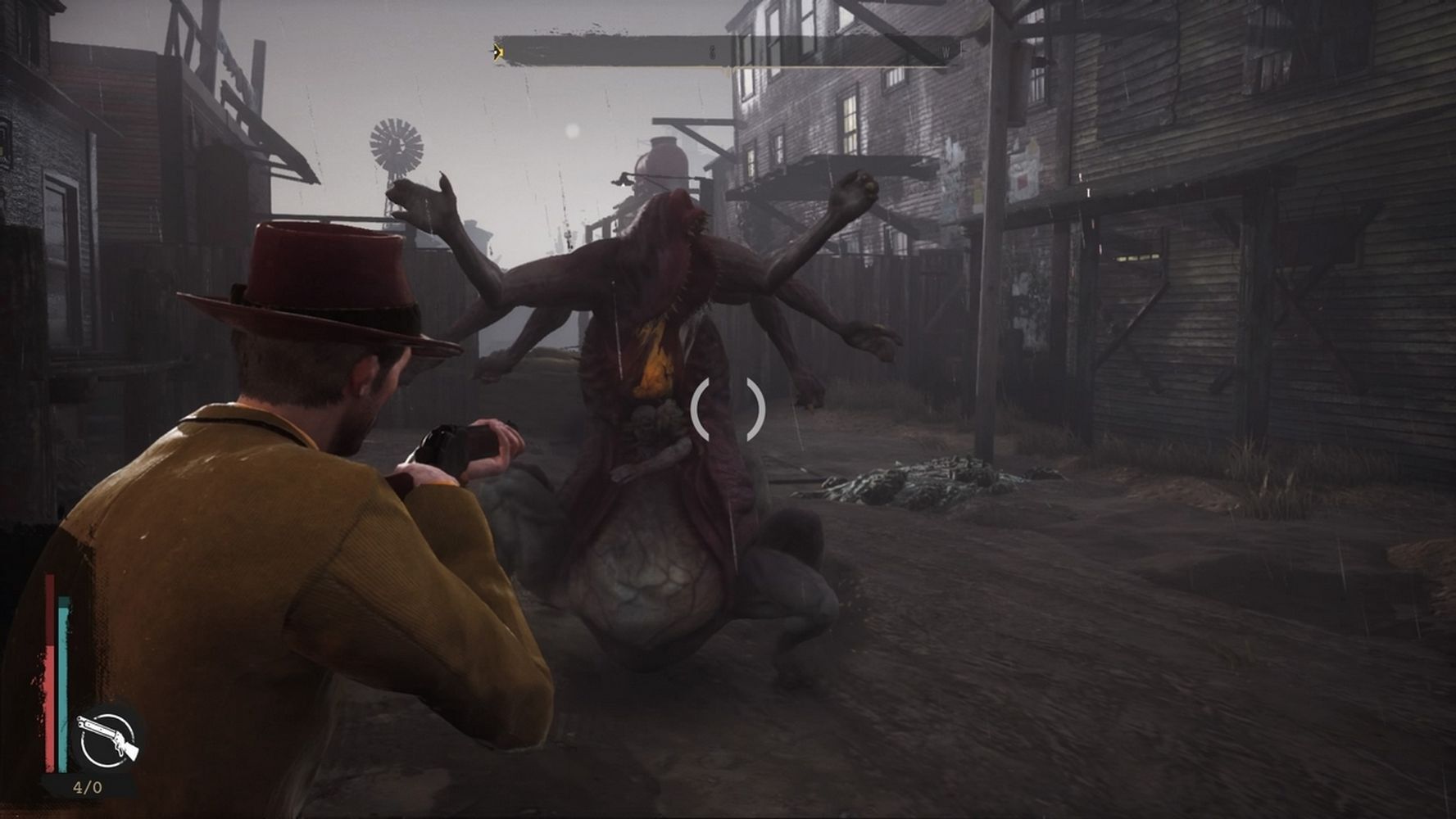The width and height of the screenshot is (1456, 819).
Task: Click the compass bar at top
Action: click(x=725, y=52)
